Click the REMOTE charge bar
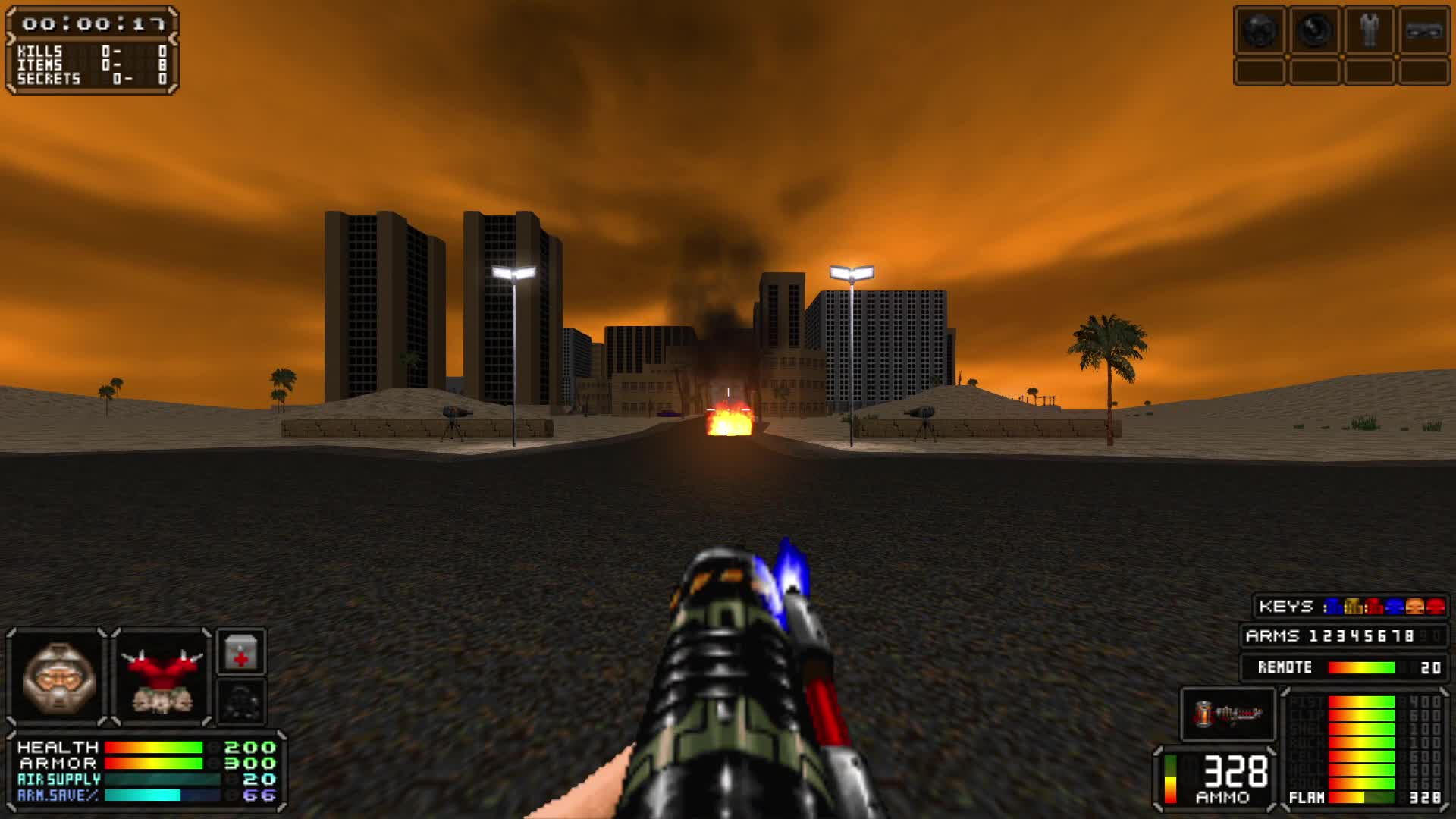Image resolution: width=1456 pixels, height=819 pixels. [1363, 669]
